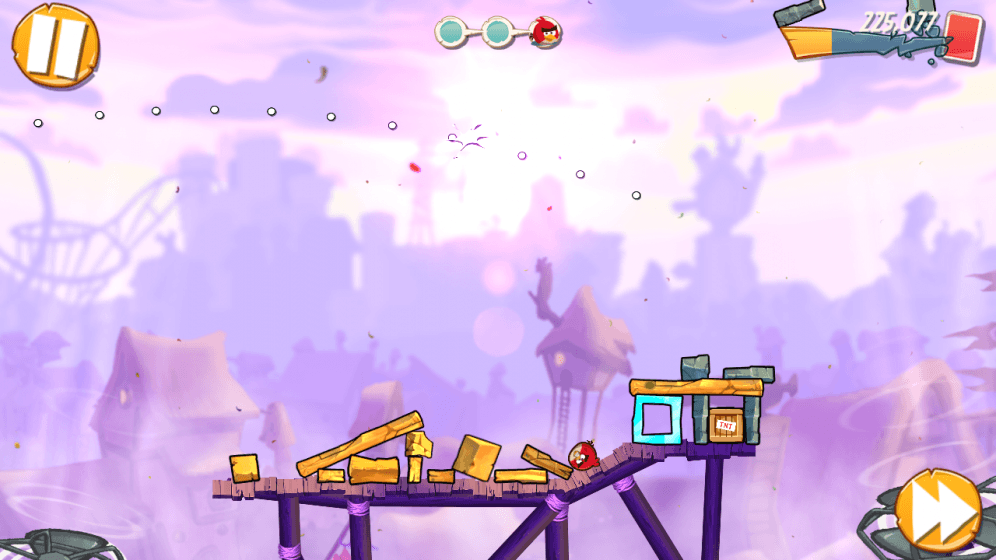This screenshot has height=560, width=996.
Task: Pause the game with the orange button
Action: 55,45
